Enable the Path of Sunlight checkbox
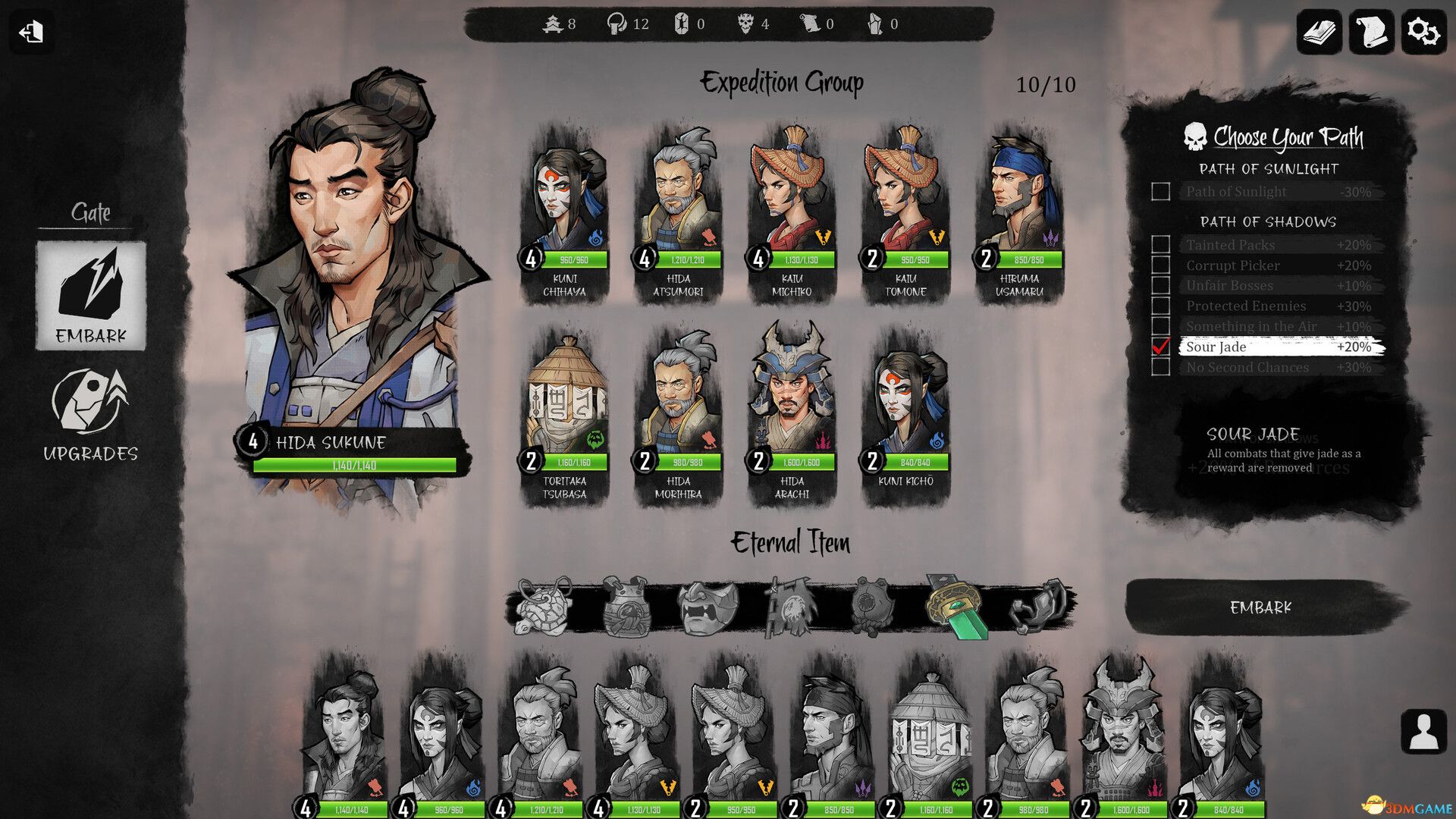 [x=1160, y=192]
